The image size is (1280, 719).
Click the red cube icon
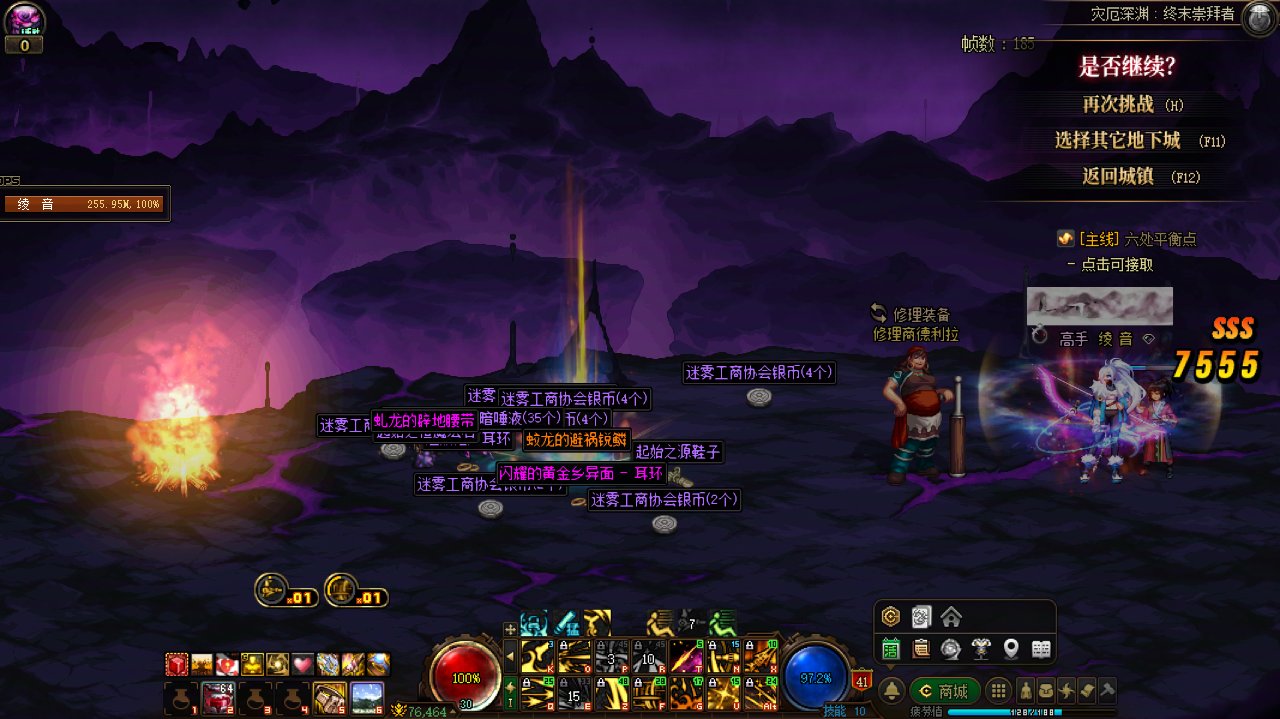pyautogui.click(x=178, y=664)
